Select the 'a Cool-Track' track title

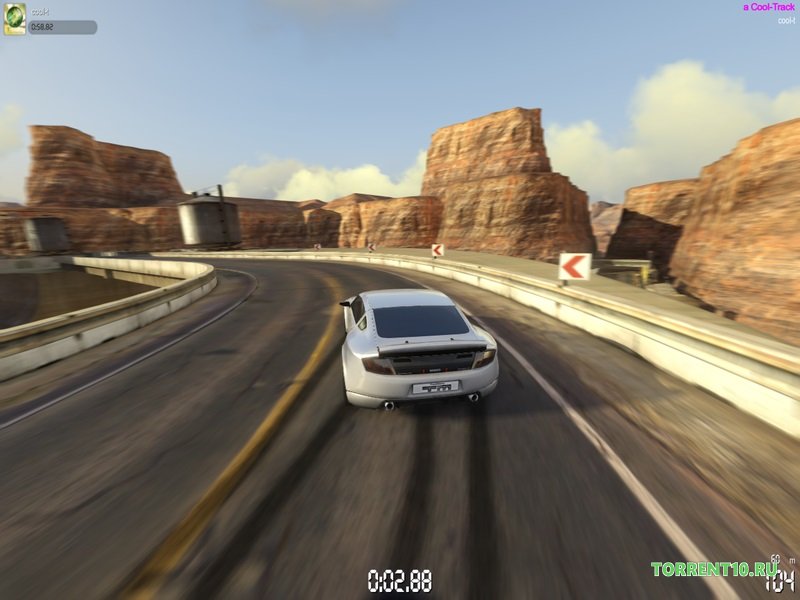coord(769,7)
